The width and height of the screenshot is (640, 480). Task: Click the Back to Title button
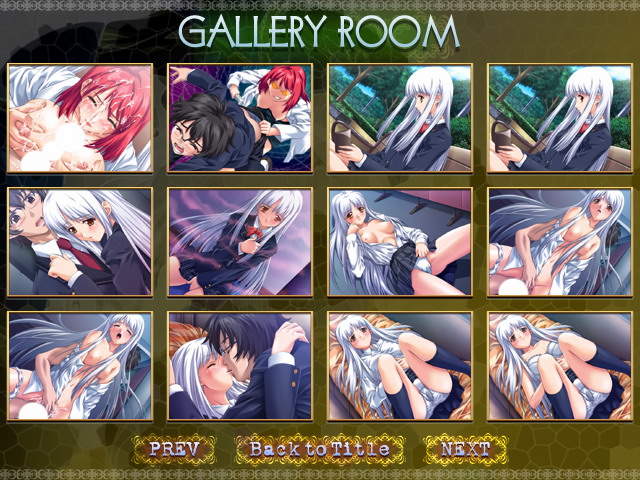pos(319,449)
